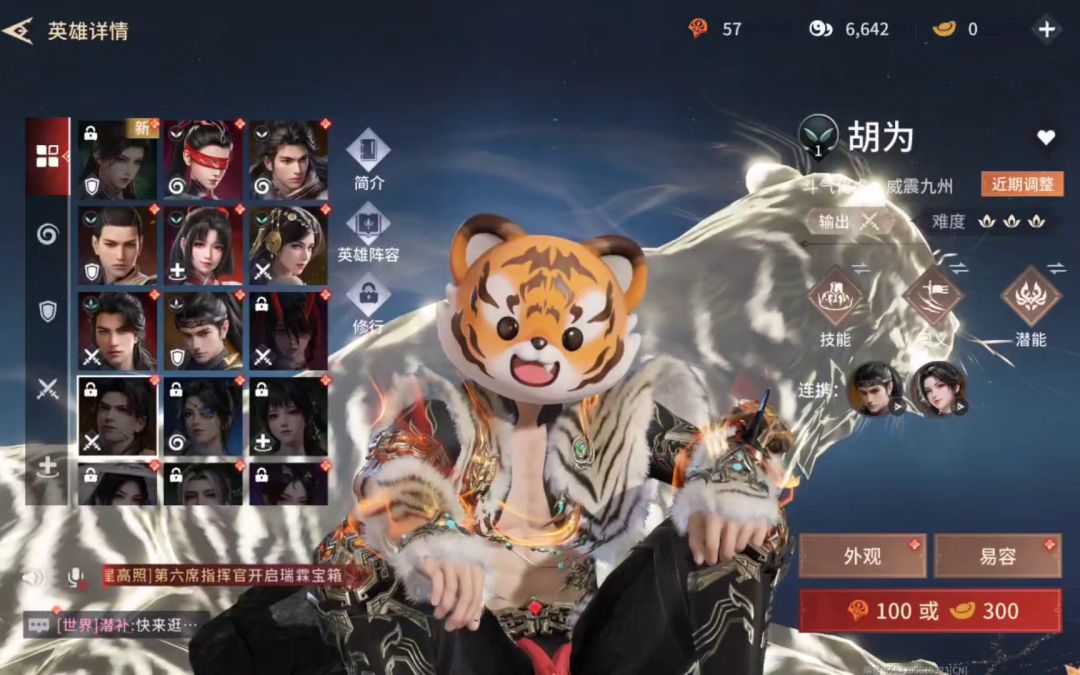Filter heroes by the shield class

pyautogui.click(x=48, y=312)
